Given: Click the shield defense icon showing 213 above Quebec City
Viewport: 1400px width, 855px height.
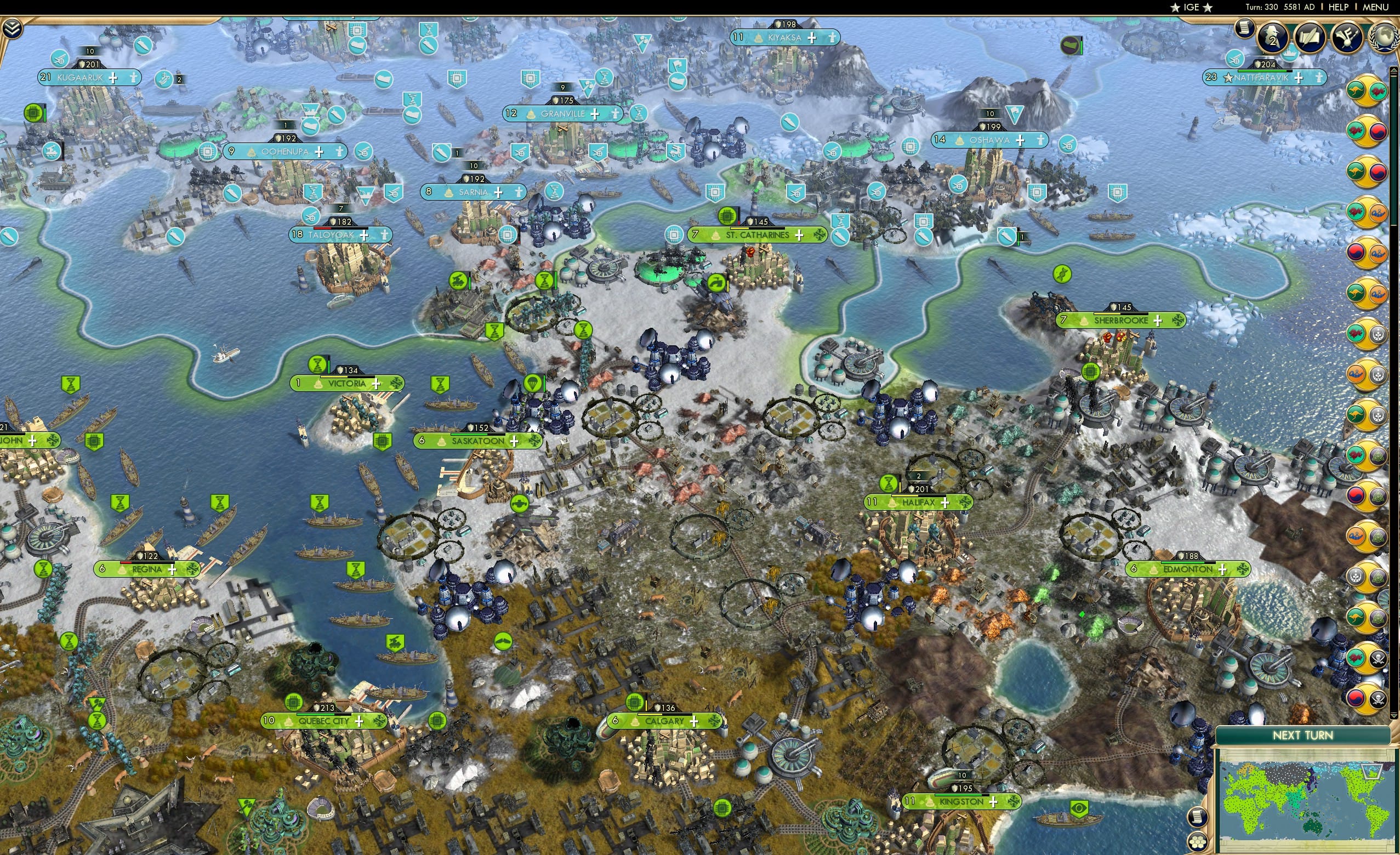Looking at the screenshot, I should 325,708.
